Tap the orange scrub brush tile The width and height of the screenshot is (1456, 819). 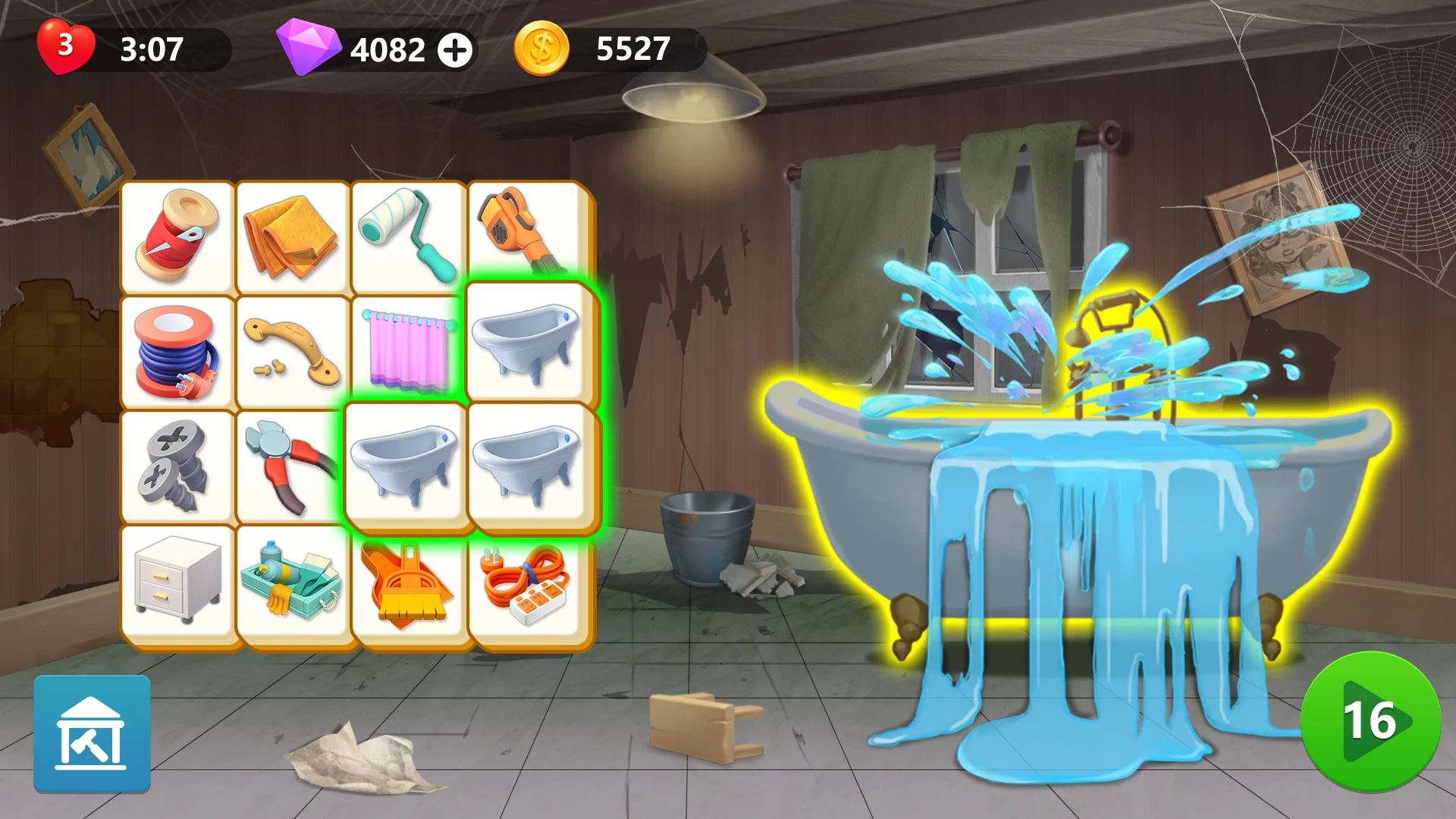[x=412, y=584]
